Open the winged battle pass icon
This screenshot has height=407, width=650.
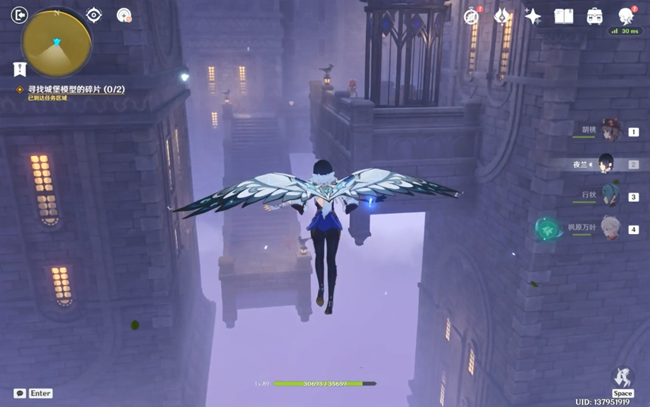tap(503, 16)
